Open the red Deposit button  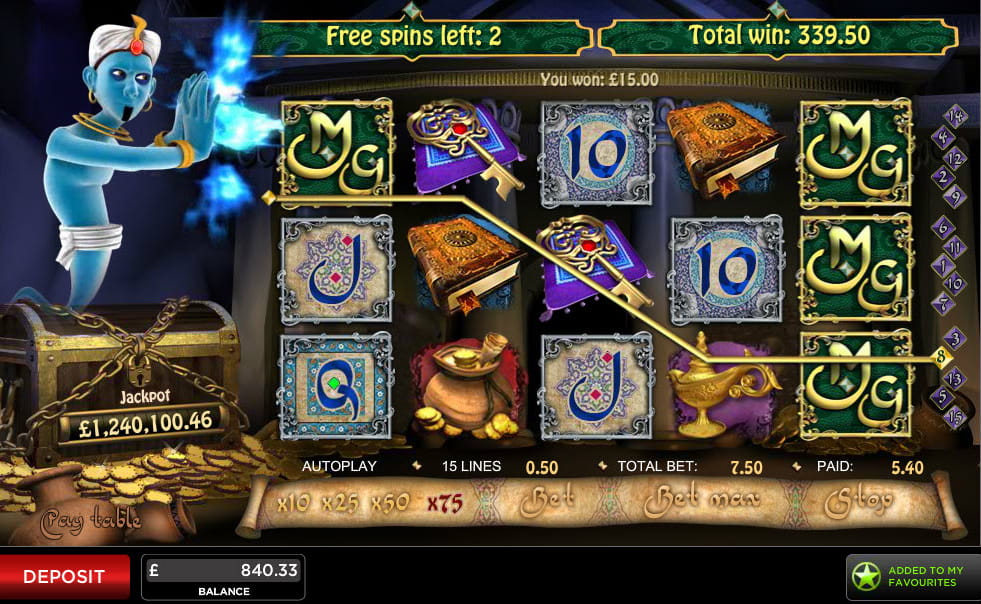(x=64, y=577)
